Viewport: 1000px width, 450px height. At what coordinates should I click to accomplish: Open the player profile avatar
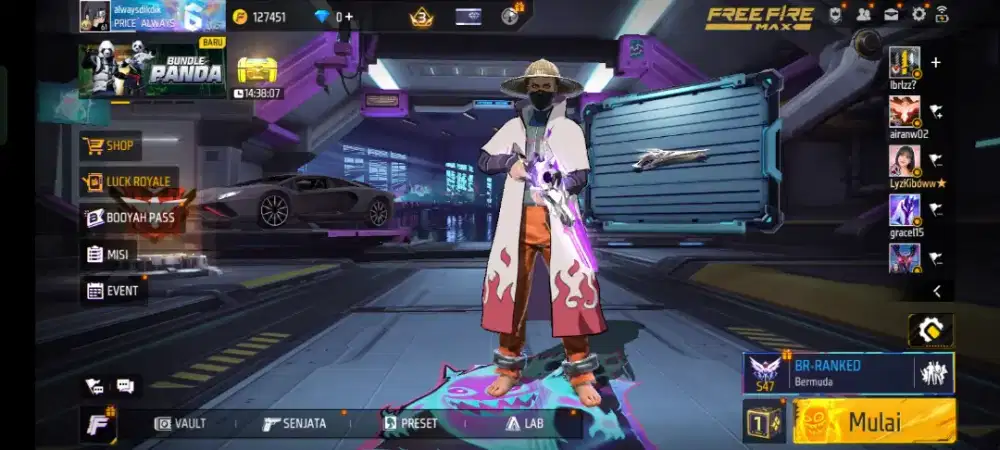pos(95,16)
